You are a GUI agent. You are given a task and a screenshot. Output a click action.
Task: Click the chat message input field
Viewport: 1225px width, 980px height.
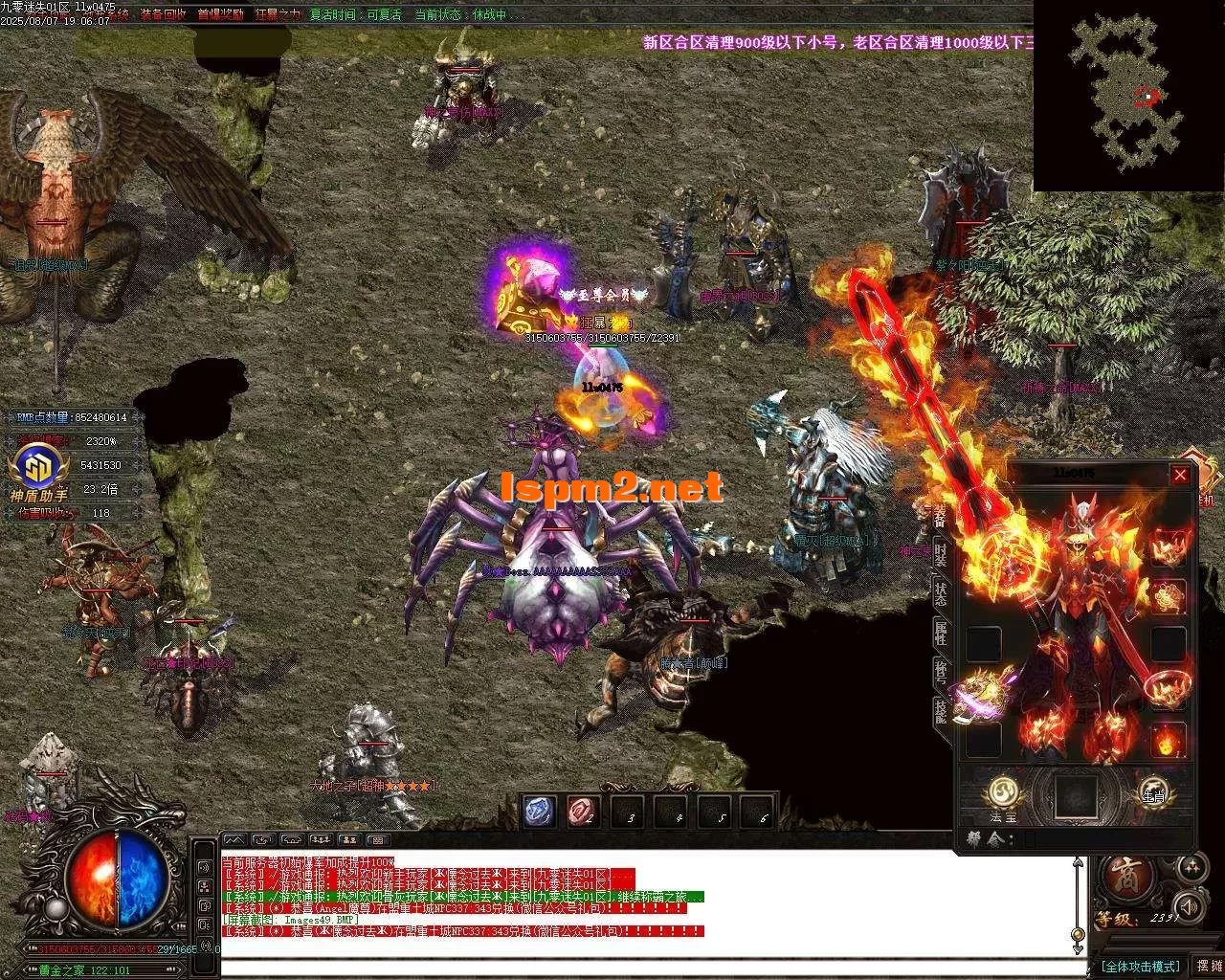click(651, 961)
